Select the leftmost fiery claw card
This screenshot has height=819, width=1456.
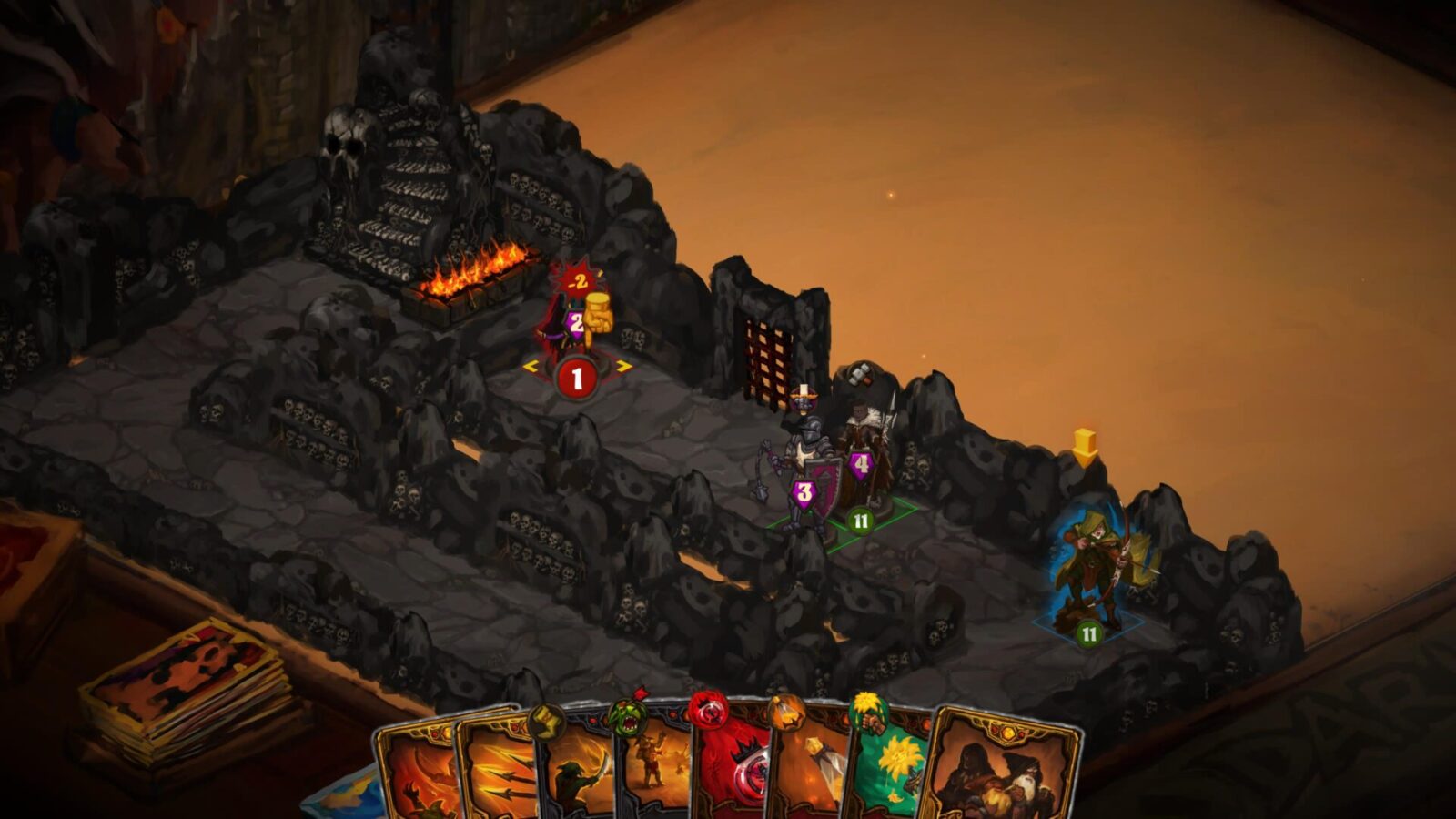click(x=414, y=769)
